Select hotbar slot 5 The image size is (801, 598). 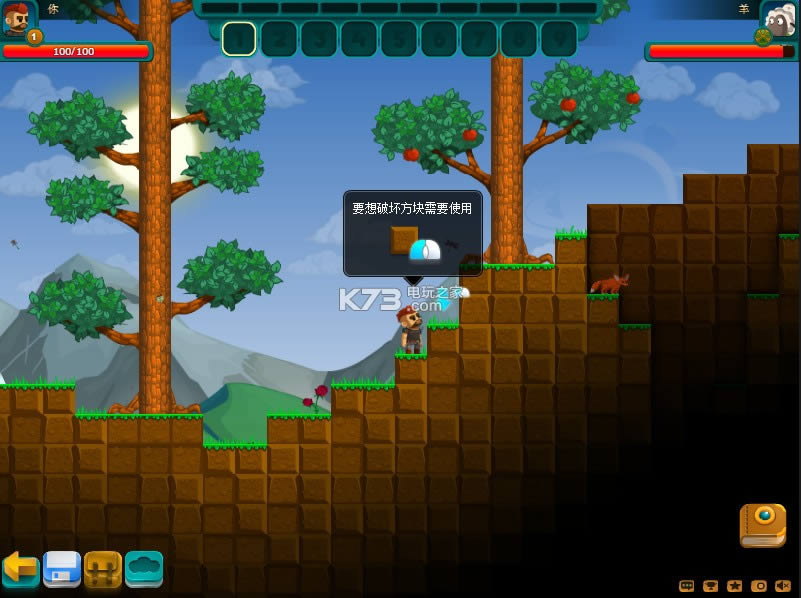click(399, 39)
